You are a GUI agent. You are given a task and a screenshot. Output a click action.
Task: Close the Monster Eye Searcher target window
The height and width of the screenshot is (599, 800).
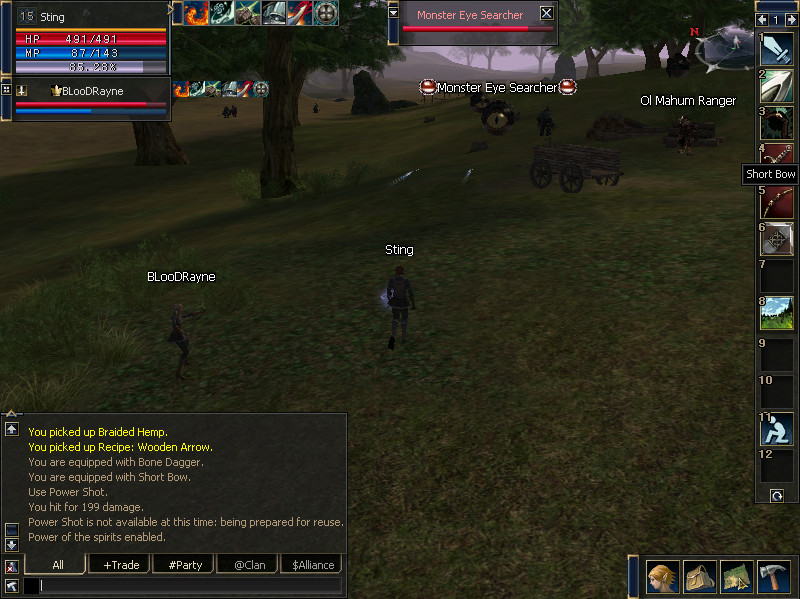(x=546, y=14)
